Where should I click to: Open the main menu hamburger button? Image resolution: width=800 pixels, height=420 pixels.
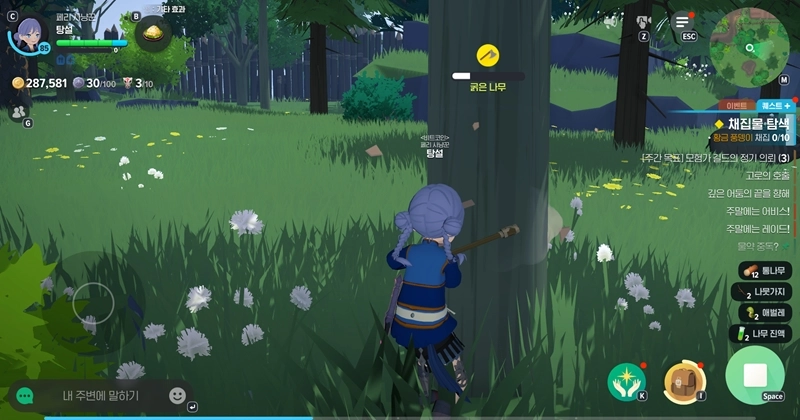coord(682,19)
